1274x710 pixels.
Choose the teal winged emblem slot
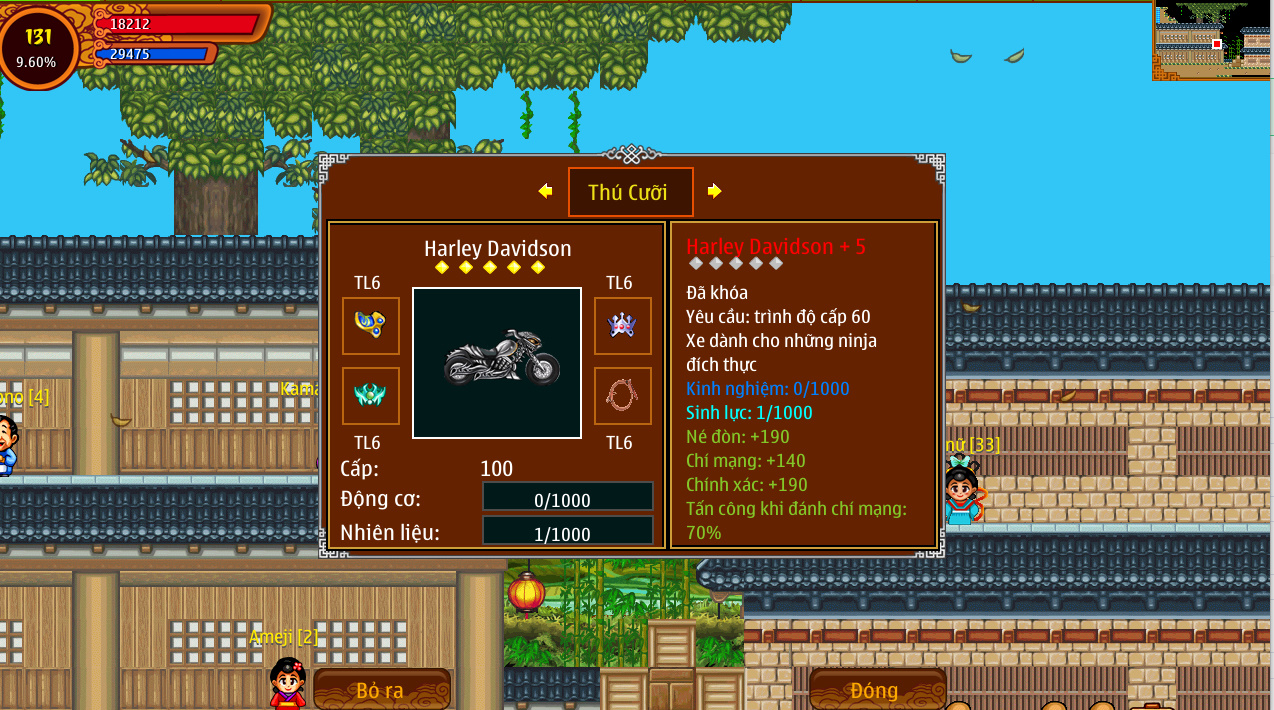(370, 395)
